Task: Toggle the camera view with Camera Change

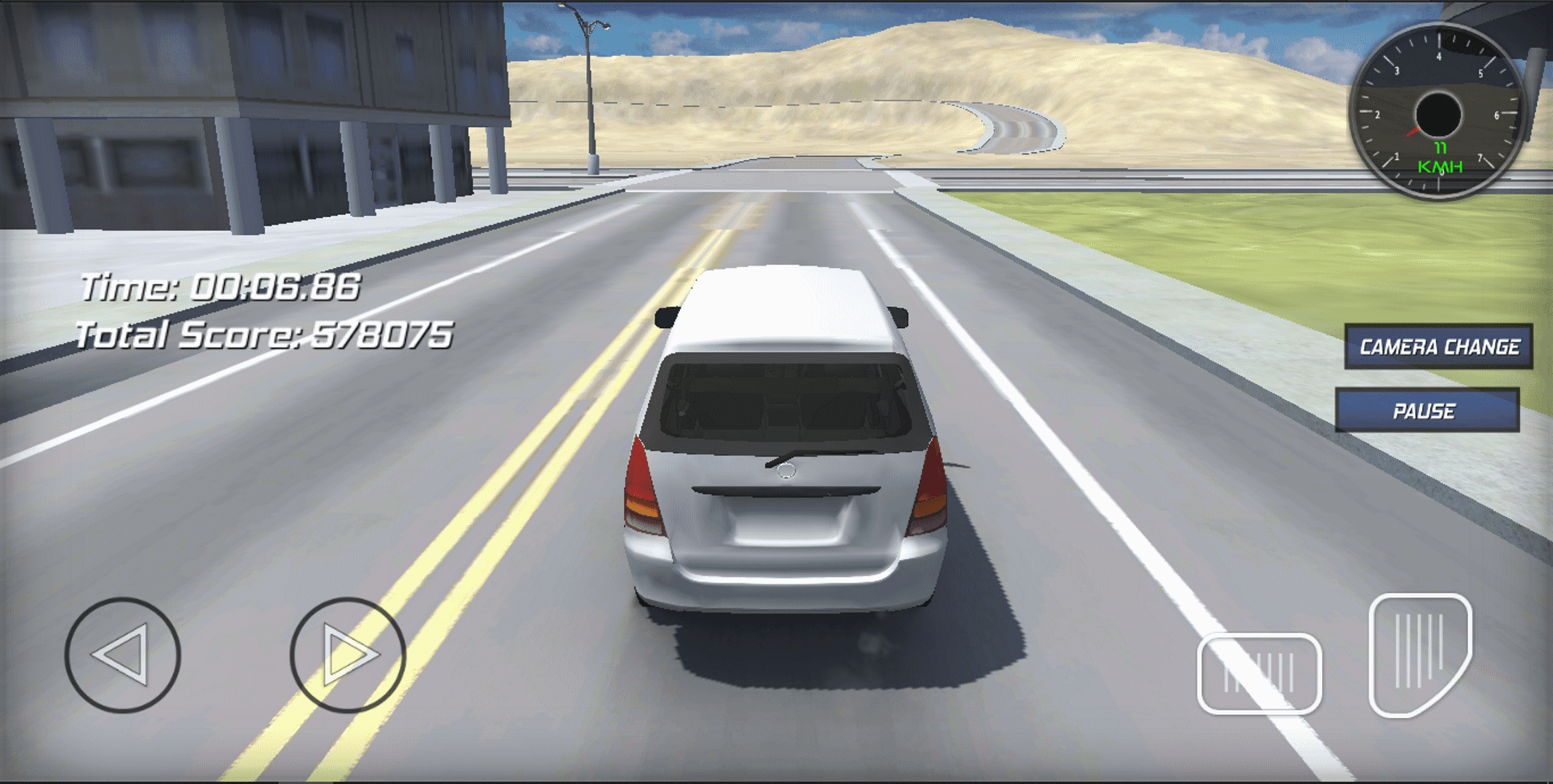Action: (x=1438, y=346)
